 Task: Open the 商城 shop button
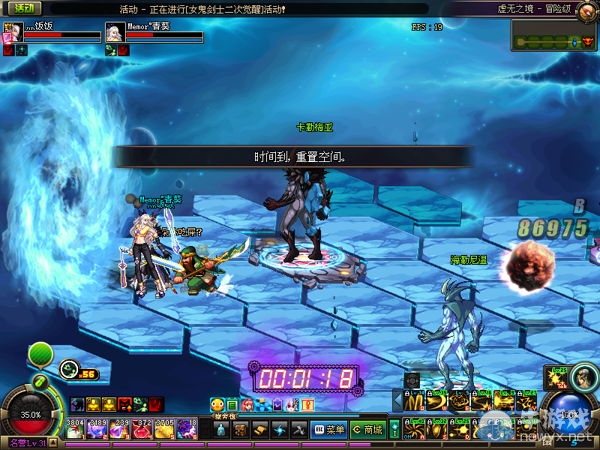pyautogui.click(x=368, y=429)
